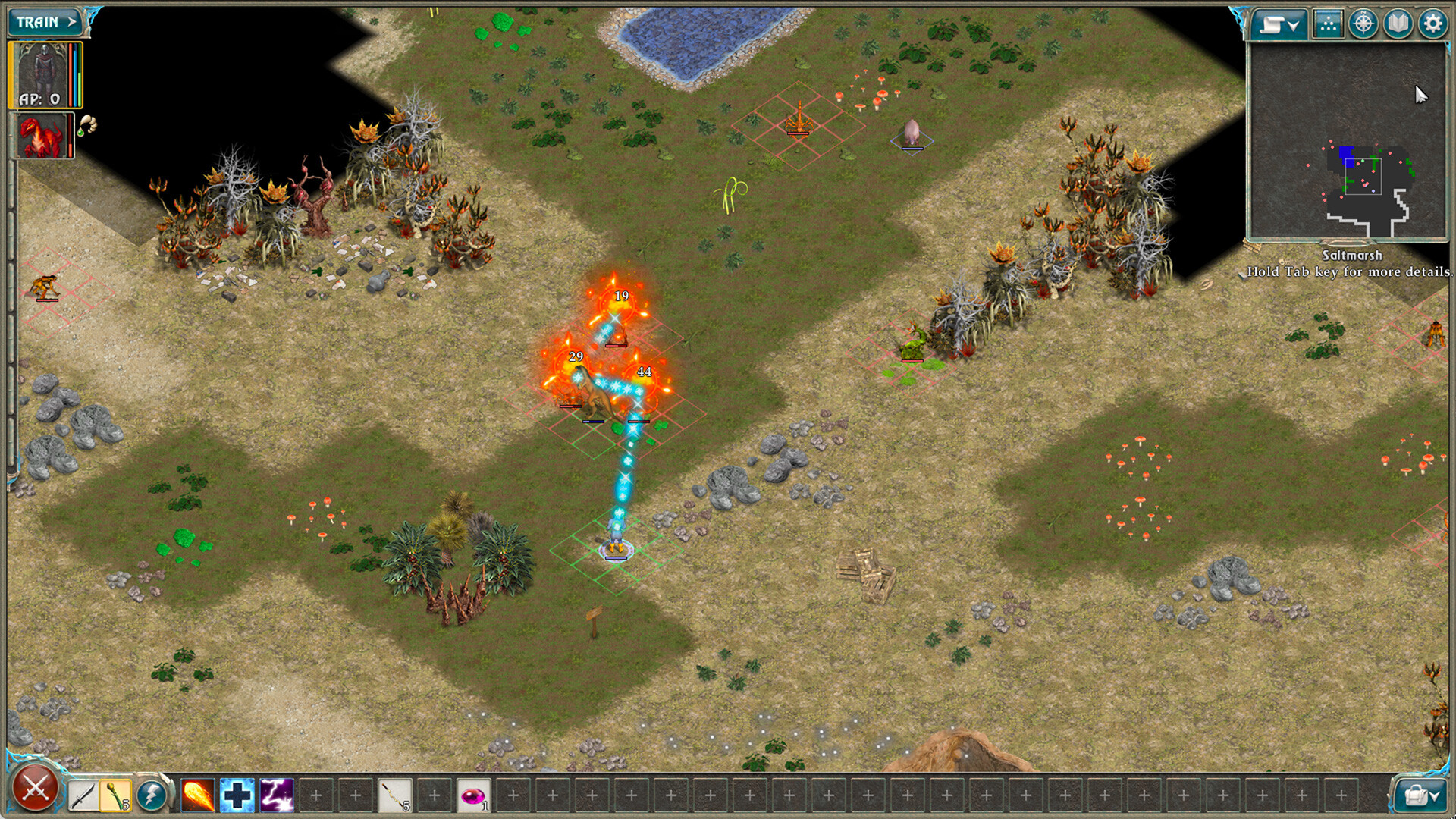Expand the TRAIN panel arrow
Viewport: 1456px width, 819px height.
point(74,22)
